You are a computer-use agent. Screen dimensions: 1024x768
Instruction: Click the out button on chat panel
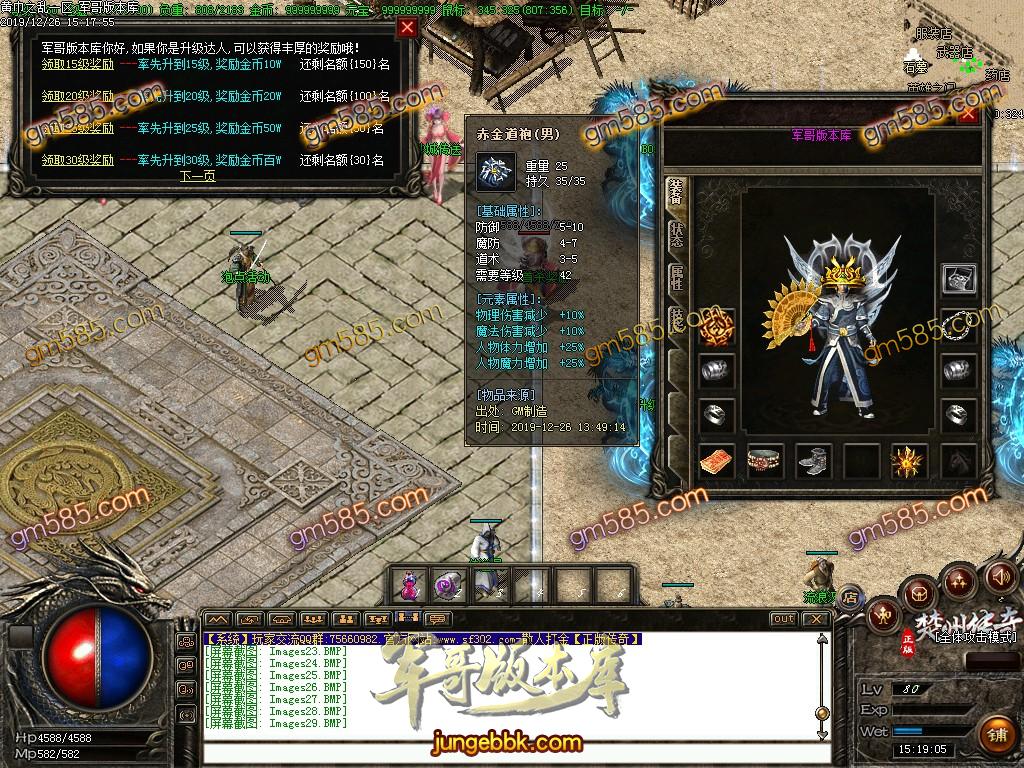click(x=783, y=619)
